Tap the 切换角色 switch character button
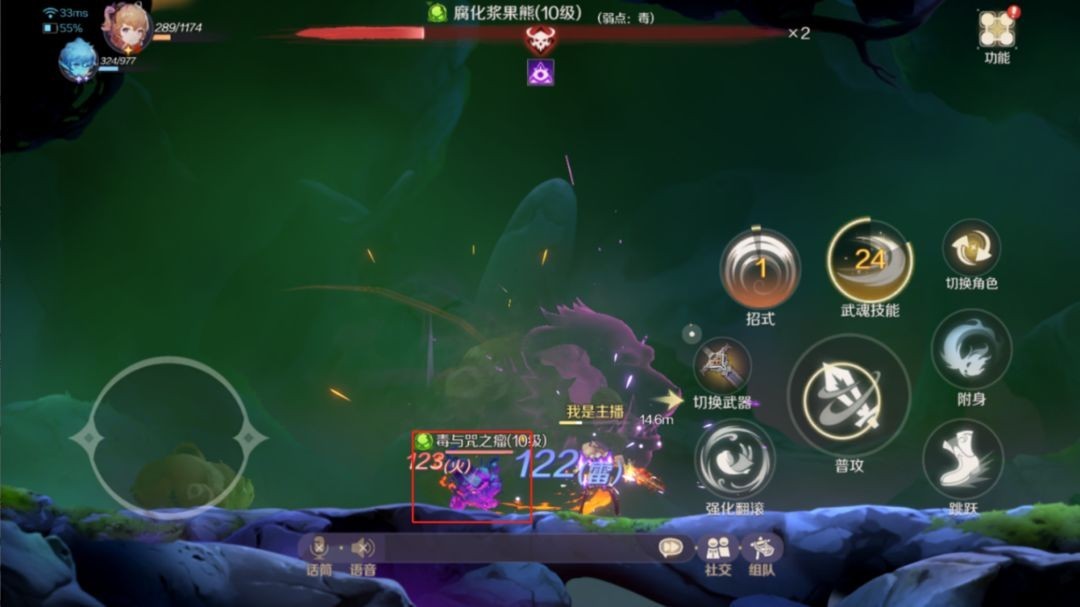This screenshot has height=607, width=1080. pyautogui.click(x=971, y=248)
